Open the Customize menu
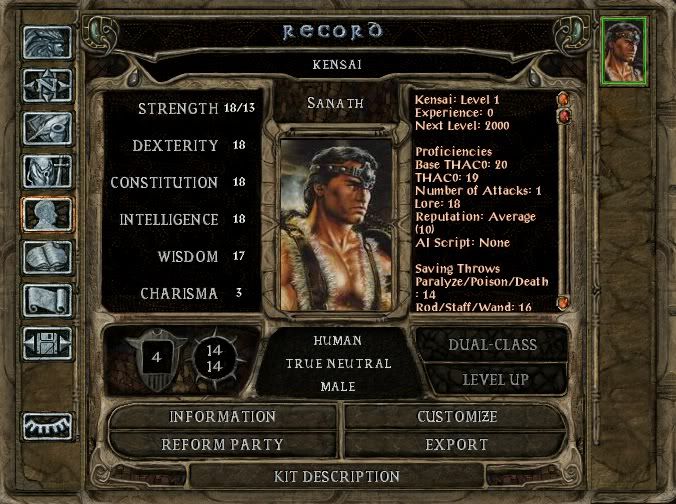This screenshot has height=504, width=676. [x=456, y=417]
